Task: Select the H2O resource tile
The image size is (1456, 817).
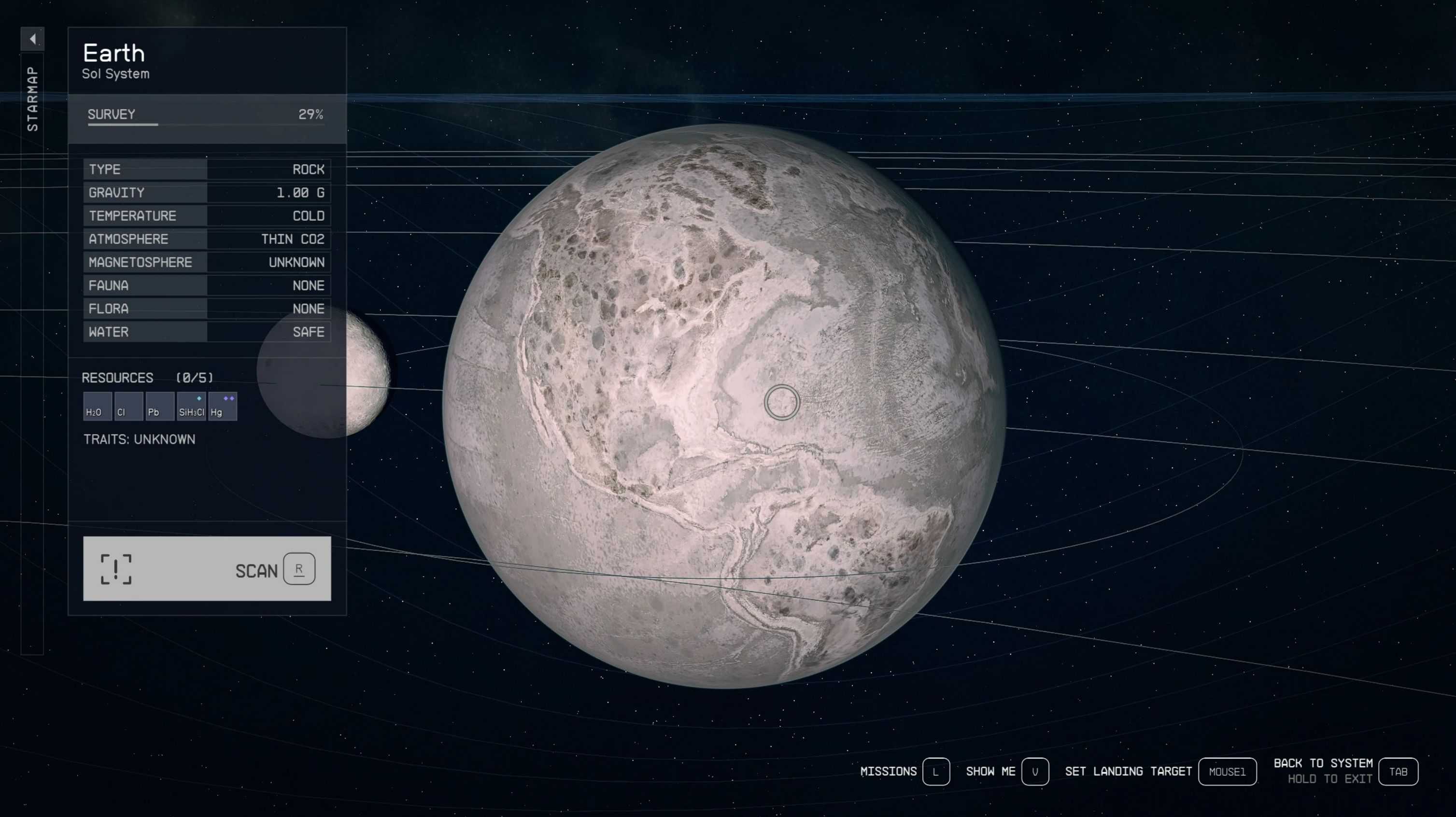Action: [97, 406]
